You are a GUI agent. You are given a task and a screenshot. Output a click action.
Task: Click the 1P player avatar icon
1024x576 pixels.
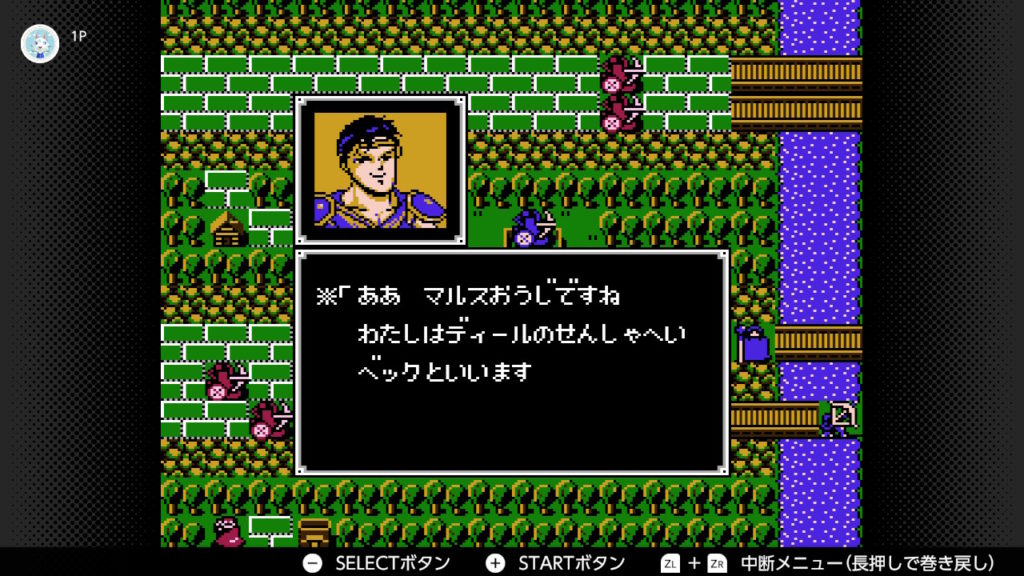click(40, 43)
